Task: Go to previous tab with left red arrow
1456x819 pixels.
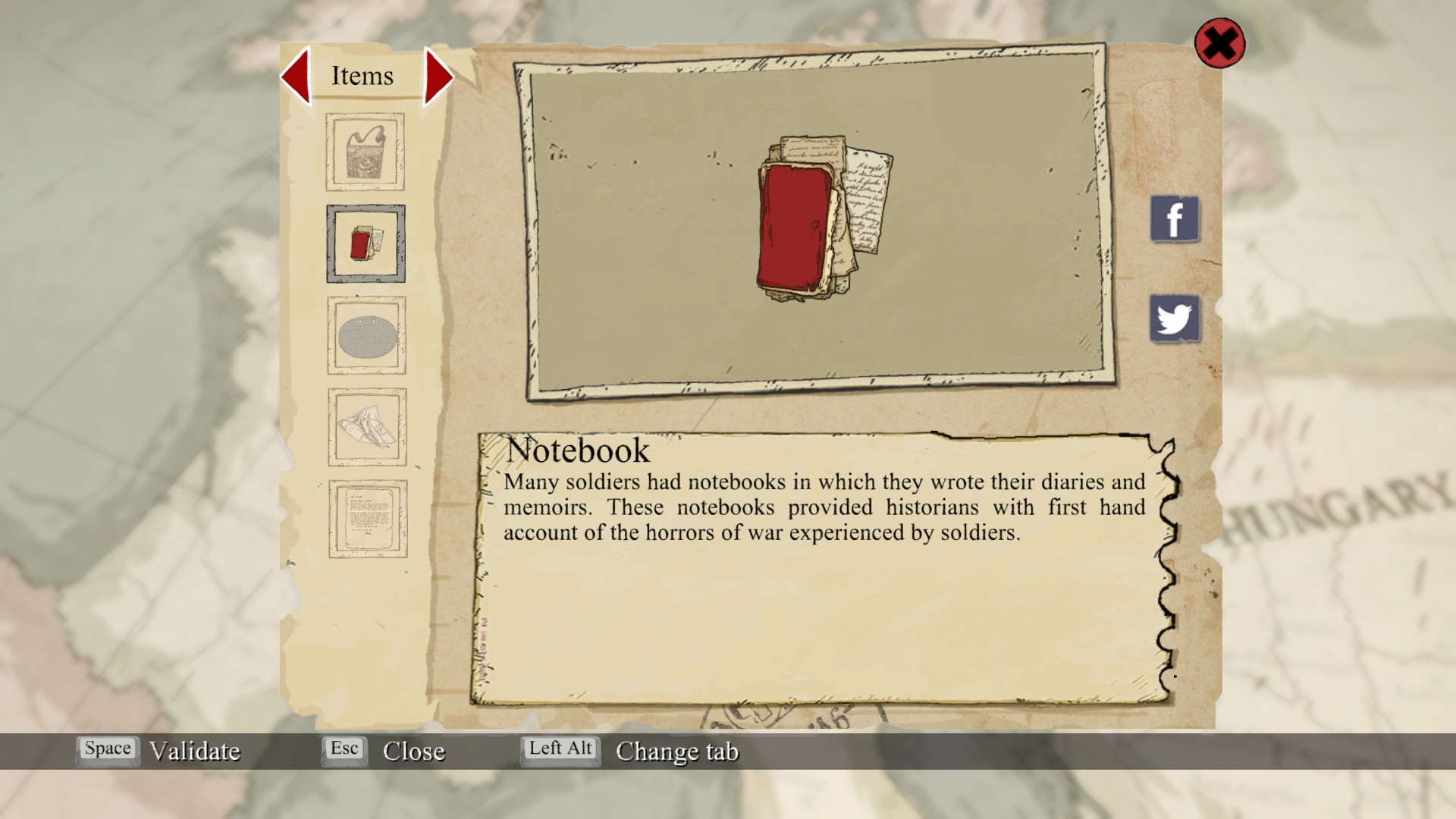Action: pyautogui.click(x=296, y=76)
